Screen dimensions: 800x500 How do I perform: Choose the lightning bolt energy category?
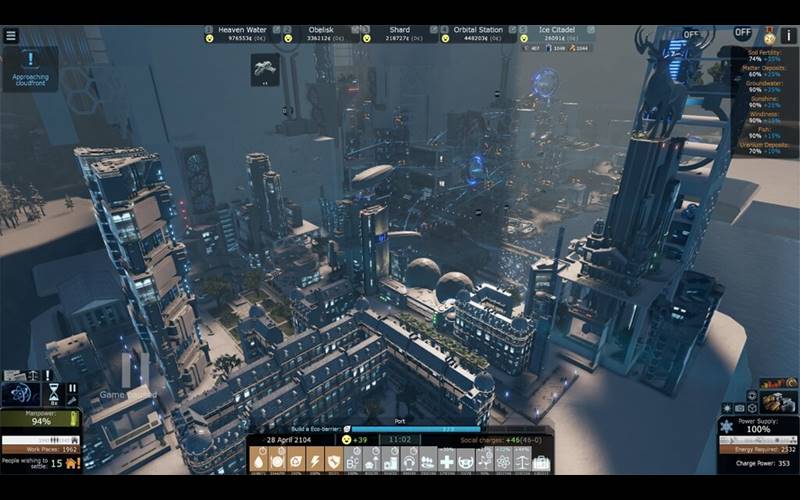(315, 461)
